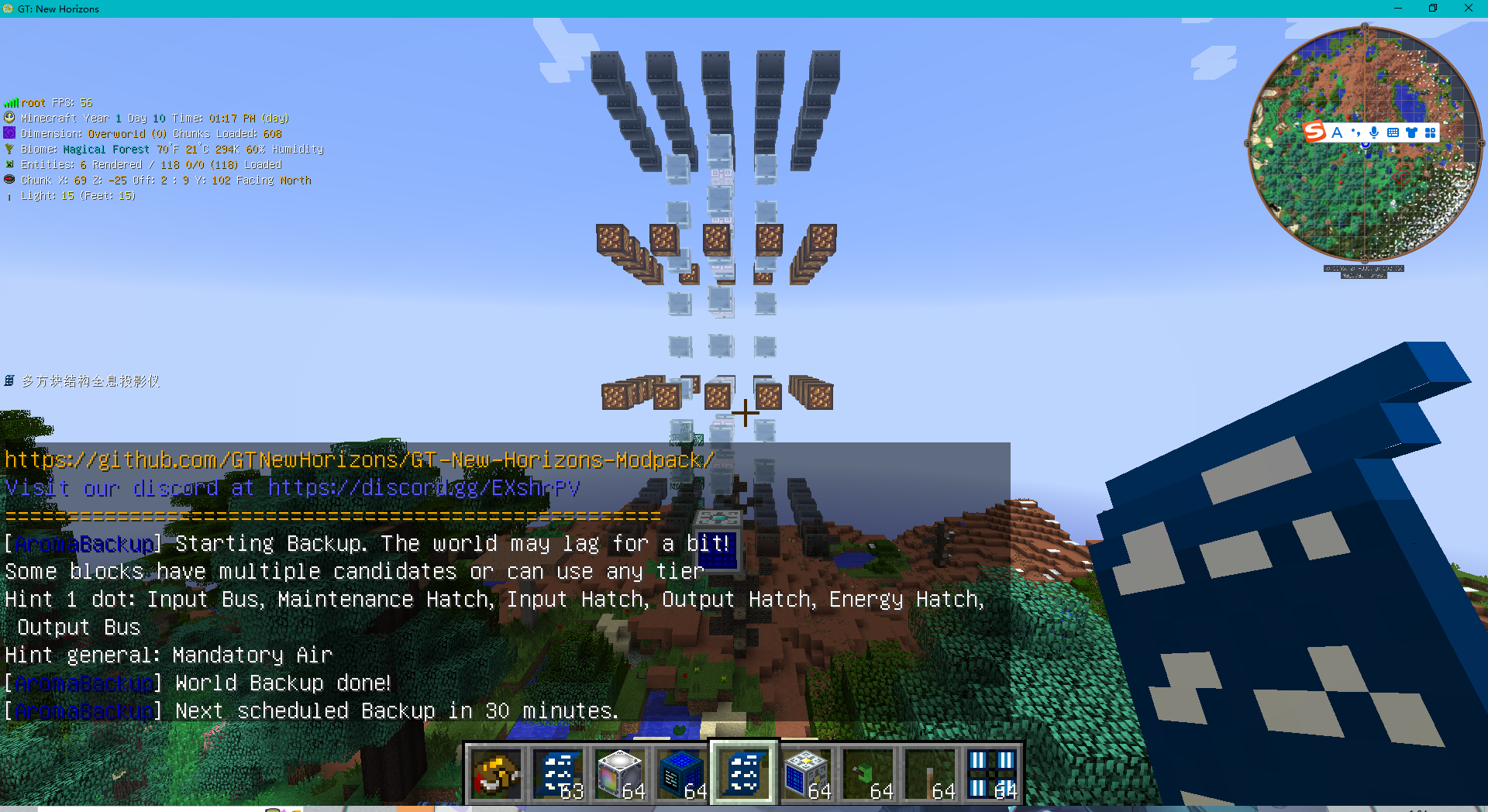This screenshot has height=812, width=1488.
Task: Select the backpack in the first hotbar slot
Action: [497, 773]
